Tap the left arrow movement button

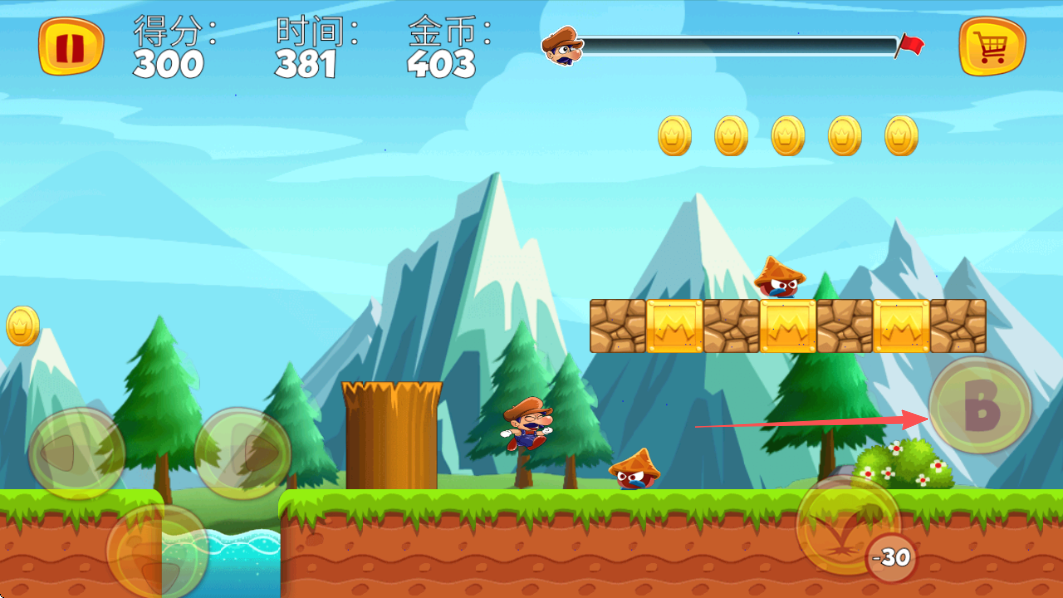click(x=76, y=455)
